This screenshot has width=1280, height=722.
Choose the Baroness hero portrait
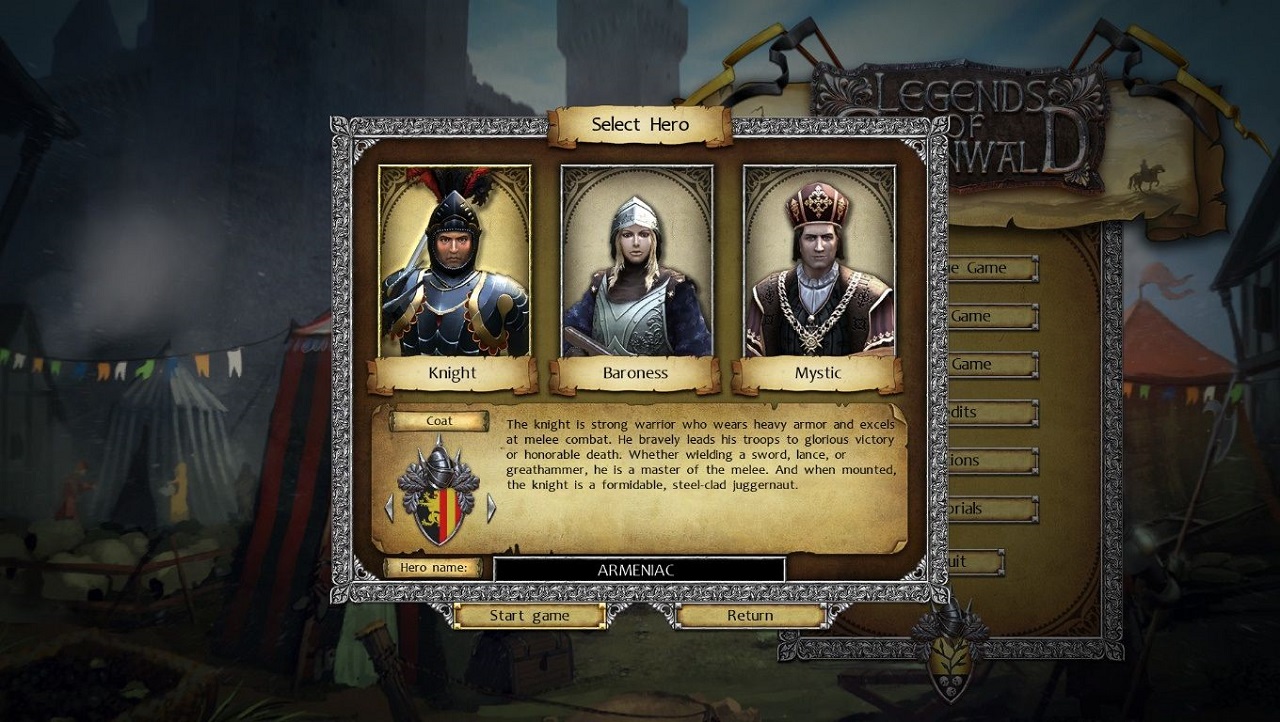click(x=636, y=262)
